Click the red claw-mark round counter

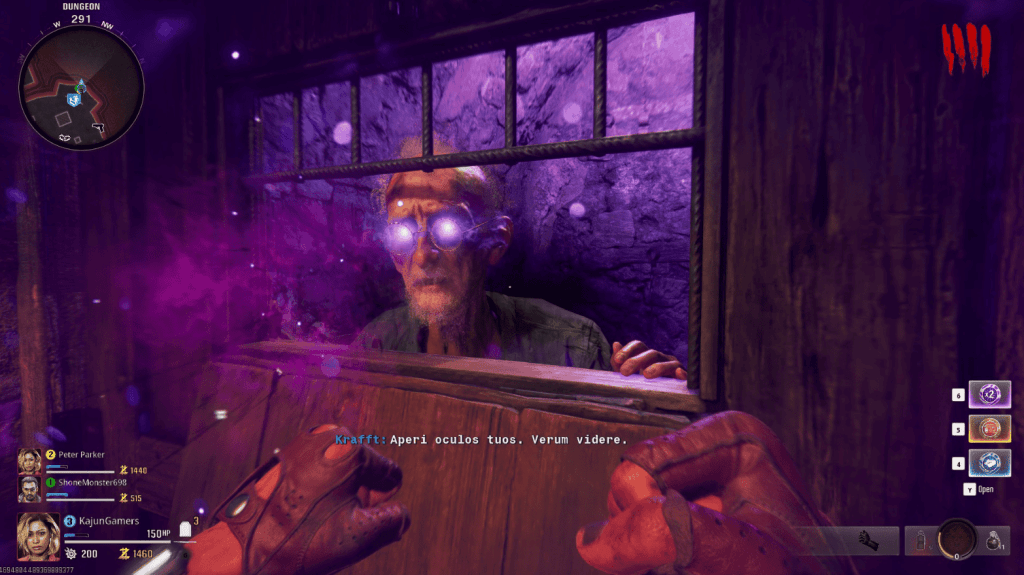(966, 50)
